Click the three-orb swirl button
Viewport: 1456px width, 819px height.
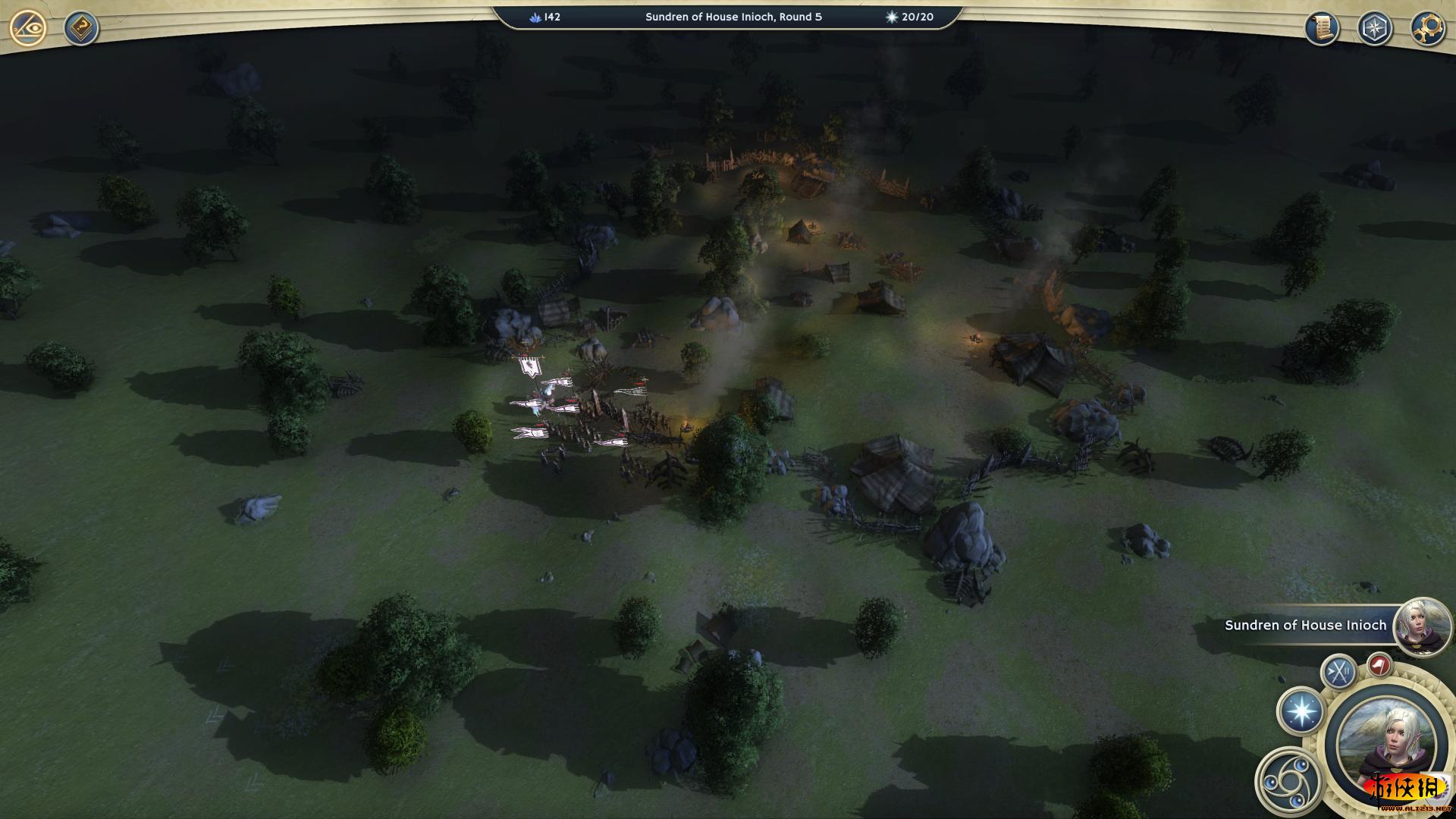[1288, 780]
